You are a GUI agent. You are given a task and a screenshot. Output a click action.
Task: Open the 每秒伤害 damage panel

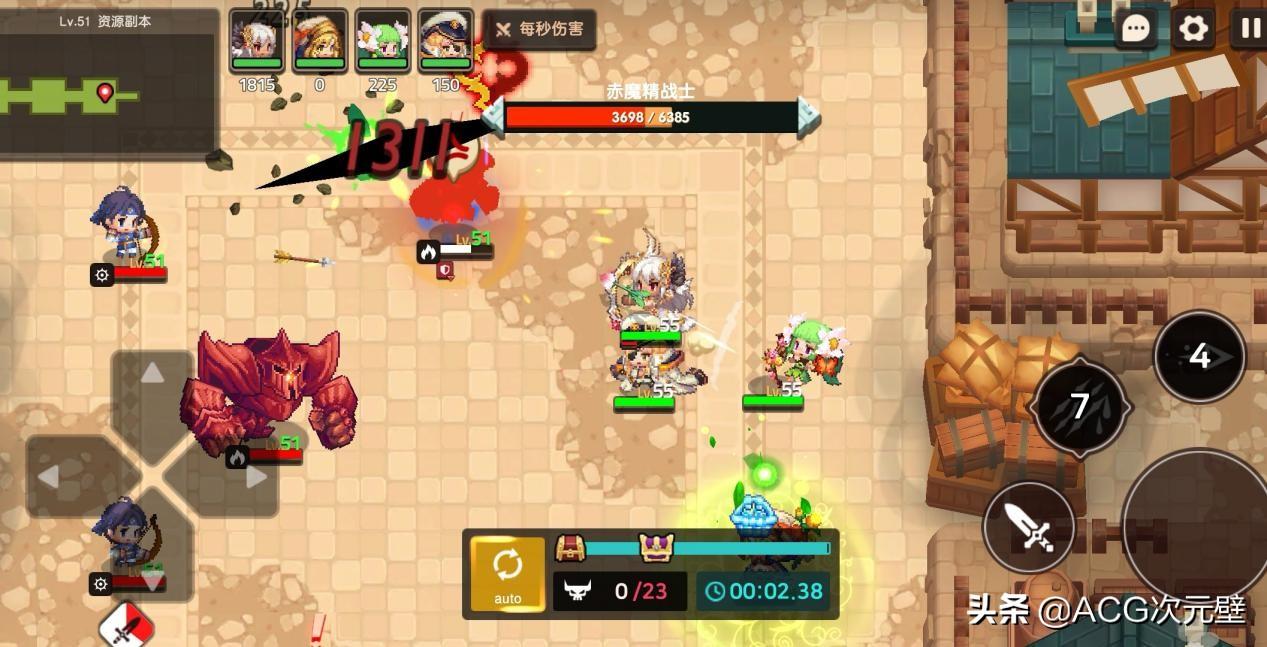coord(540,29)
